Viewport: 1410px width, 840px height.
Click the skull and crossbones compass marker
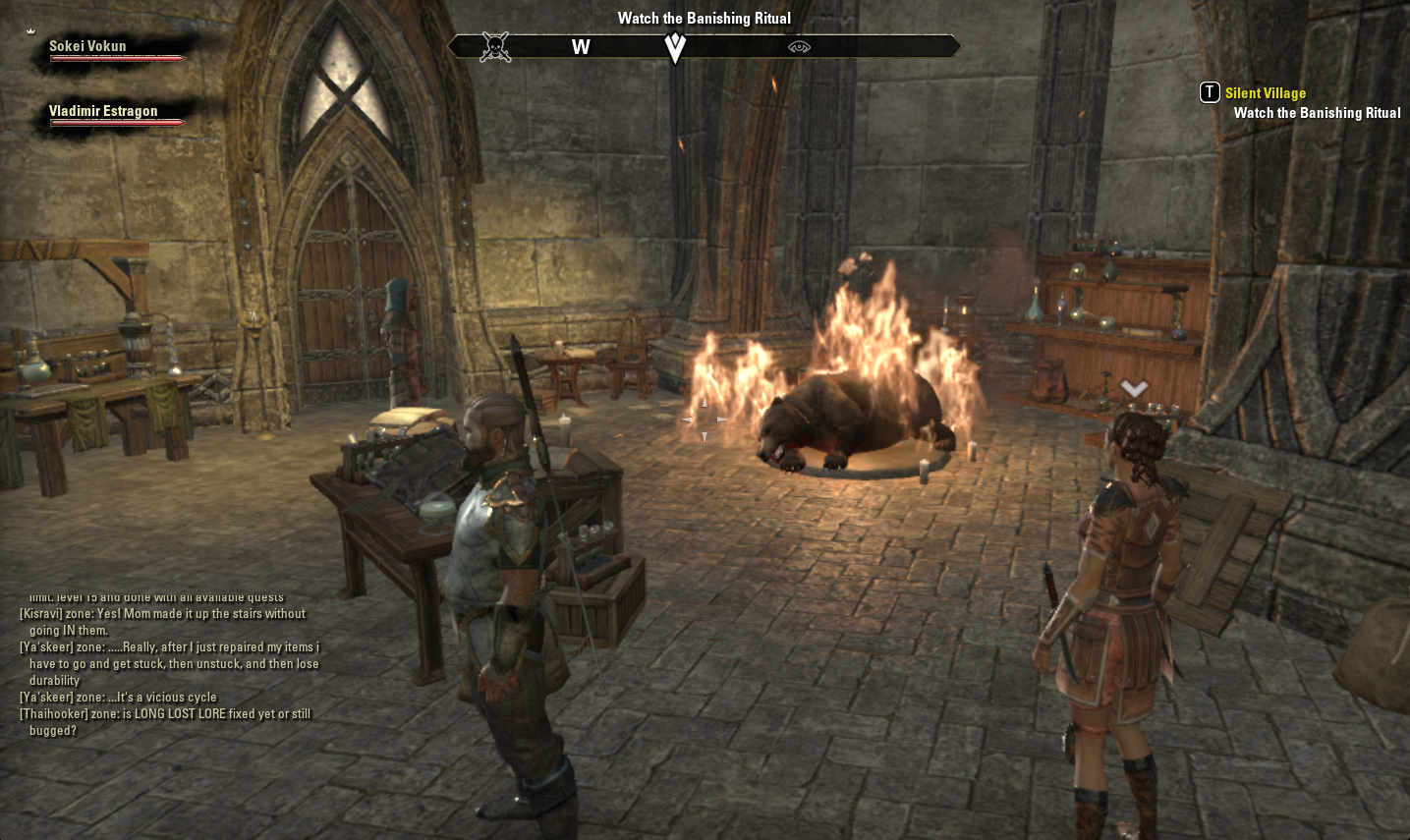[x=495, y=47]
